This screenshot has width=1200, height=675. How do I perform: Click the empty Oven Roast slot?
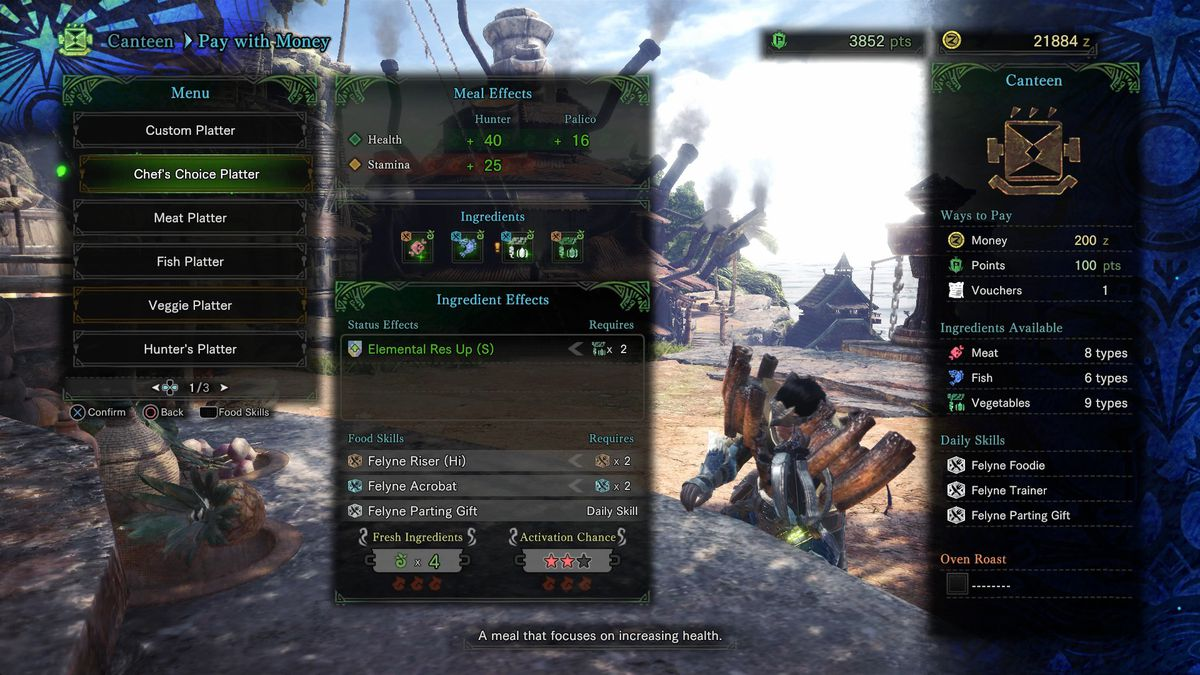coord(958,585)
